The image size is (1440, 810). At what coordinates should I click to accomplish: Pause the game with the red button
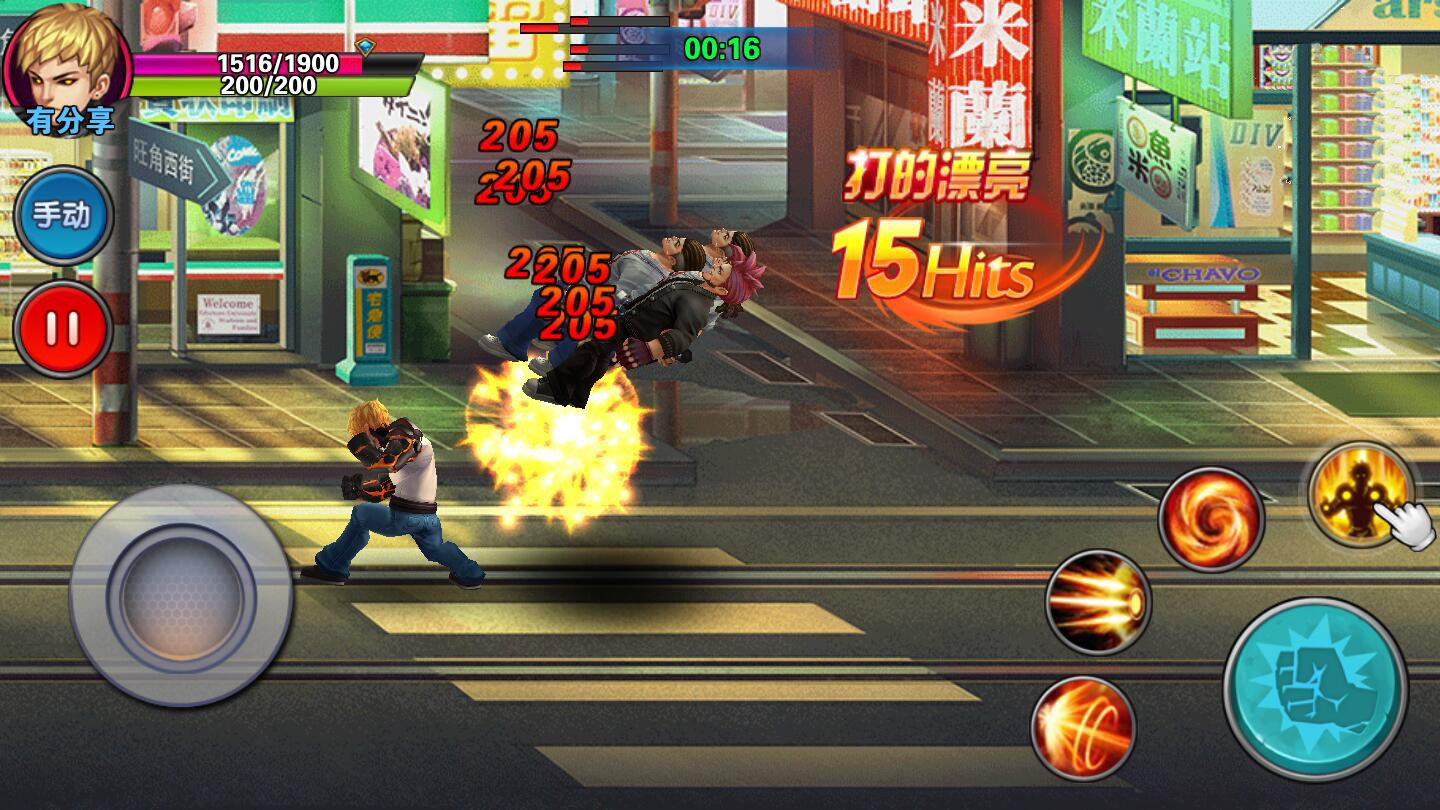[x=62, y=329]
